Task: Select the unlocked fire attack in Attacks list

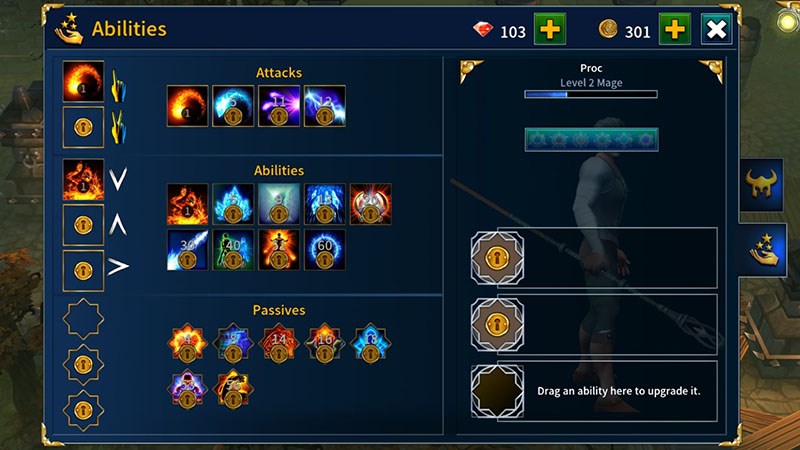Action: click(187, 106)
